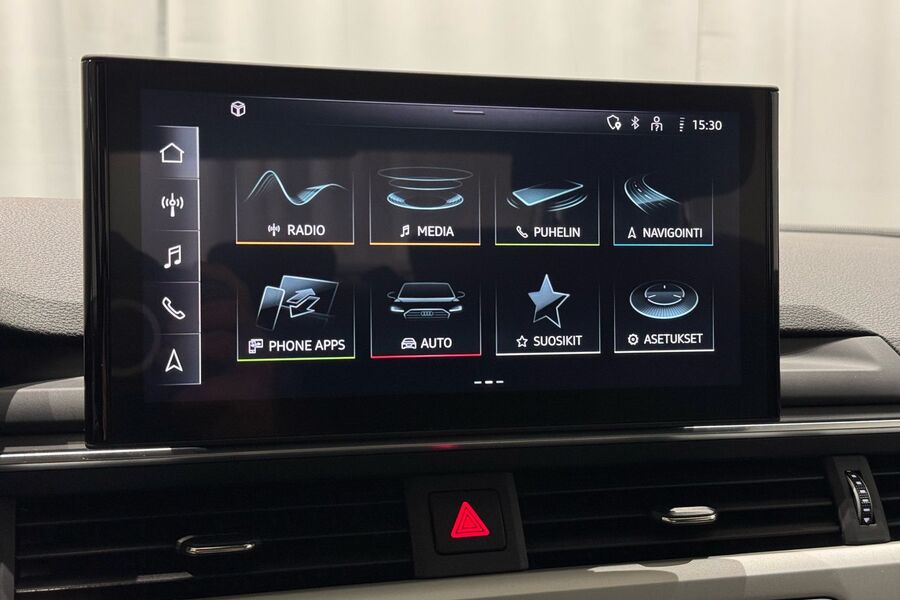Click the music note sidebar shortcut
This screenshot has width=900, height=600.
(x=173, y=257)
